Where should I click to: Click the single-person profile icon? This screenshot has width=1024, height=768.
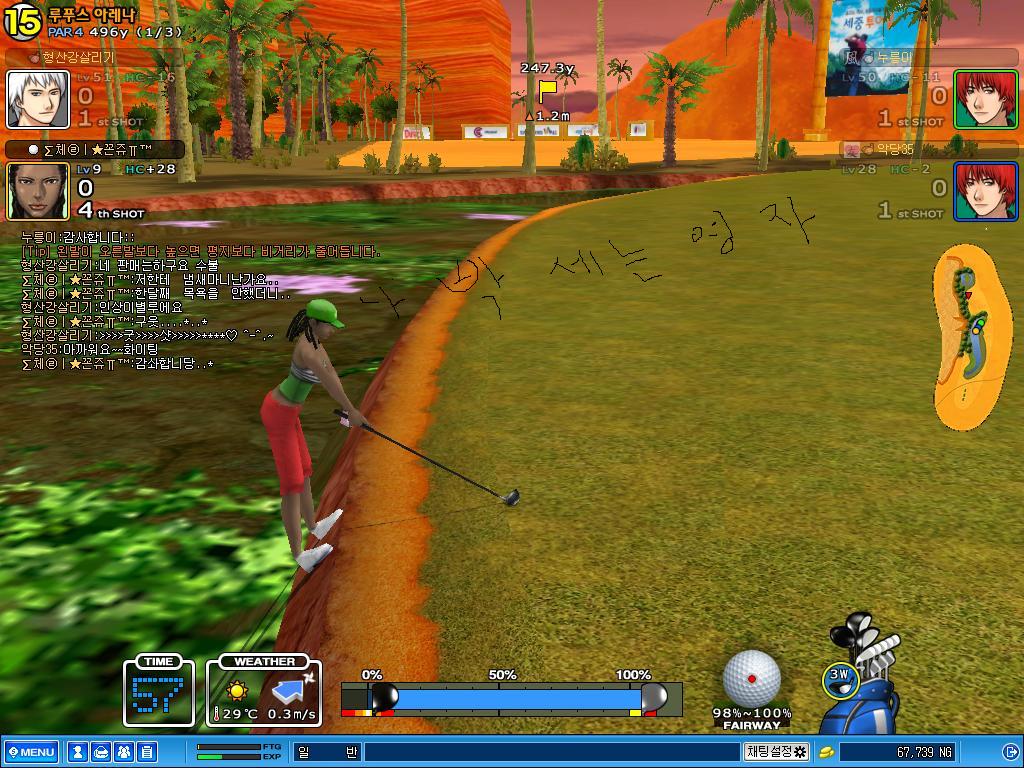point(77,752)
